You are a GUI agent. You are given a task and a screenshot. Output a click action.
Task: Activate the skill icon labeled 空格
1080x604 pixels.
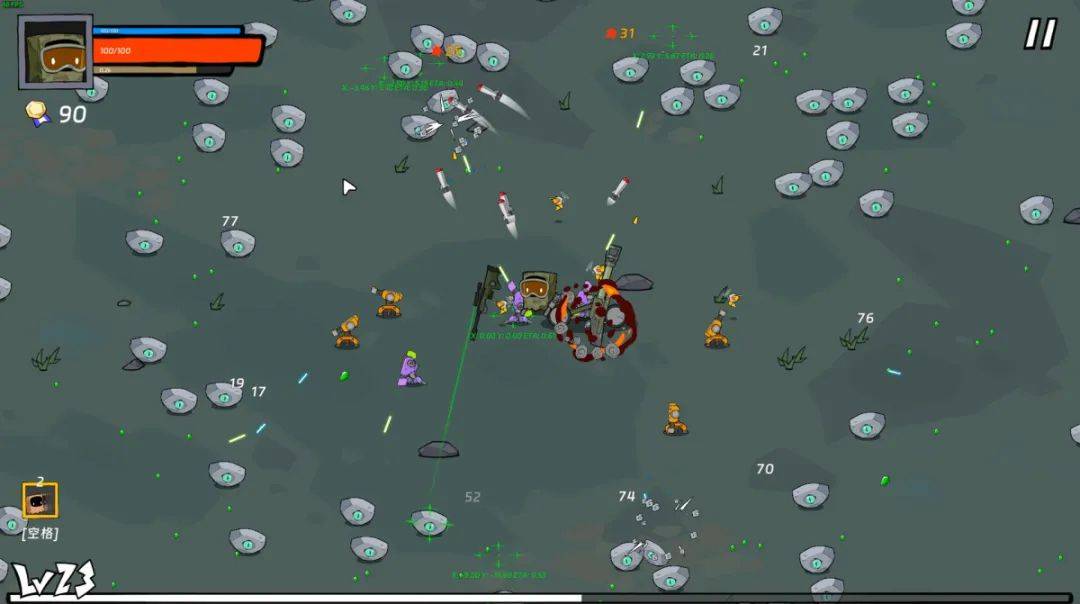click(x=40, y=500)
